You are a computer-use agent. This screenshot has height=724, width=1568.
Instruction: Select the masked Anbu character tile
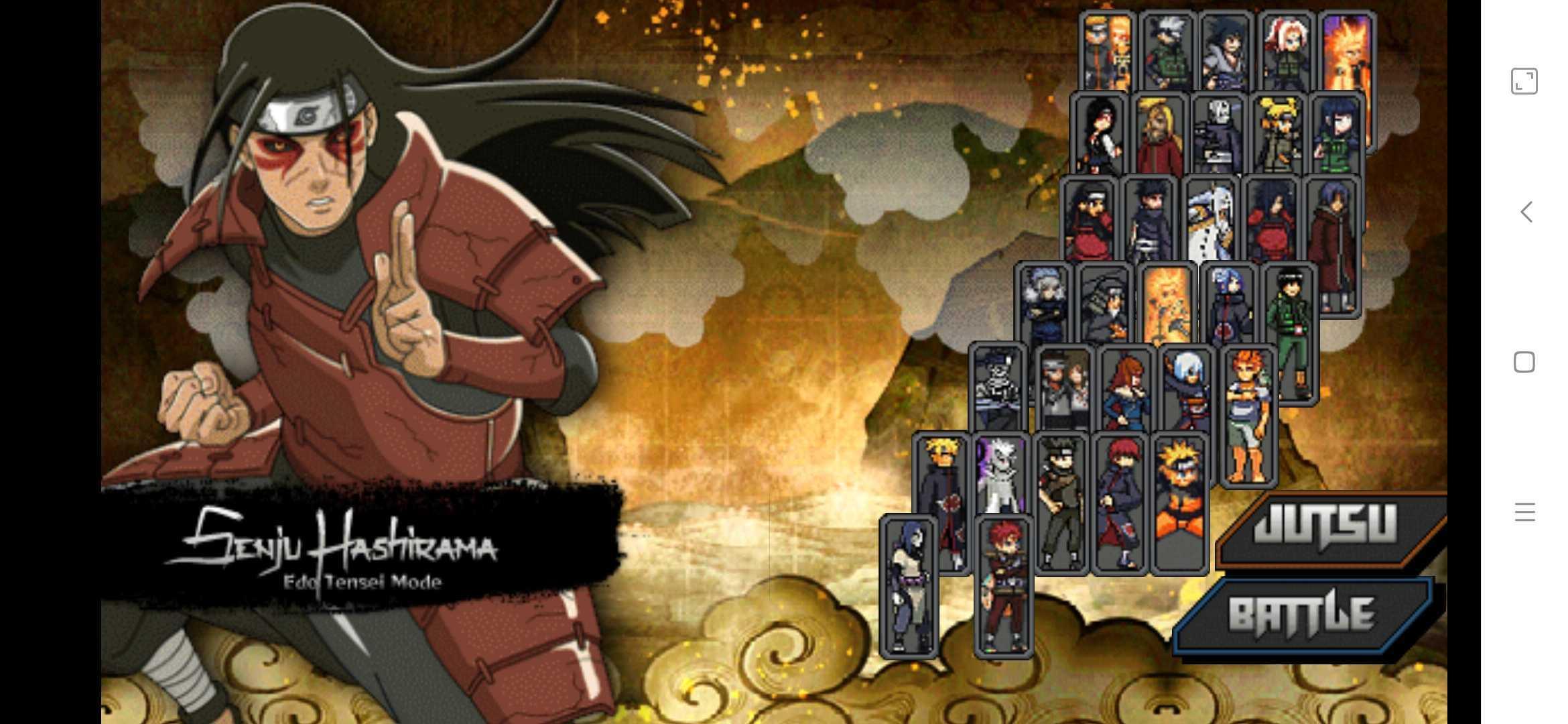coord(1218,134)
